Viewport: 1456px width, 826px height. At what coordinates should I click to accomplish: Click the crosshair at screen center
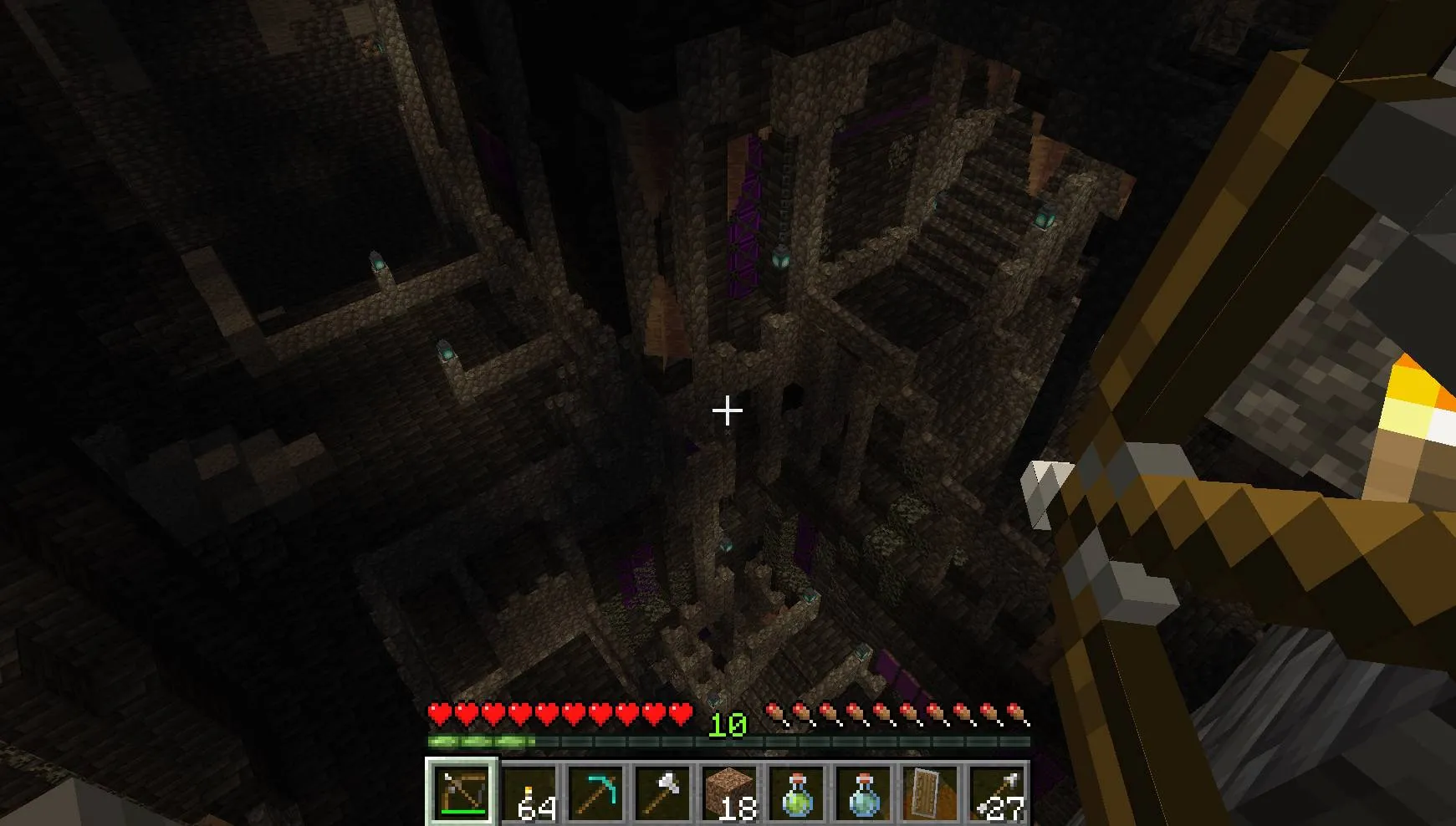click(x=728, y=410)
